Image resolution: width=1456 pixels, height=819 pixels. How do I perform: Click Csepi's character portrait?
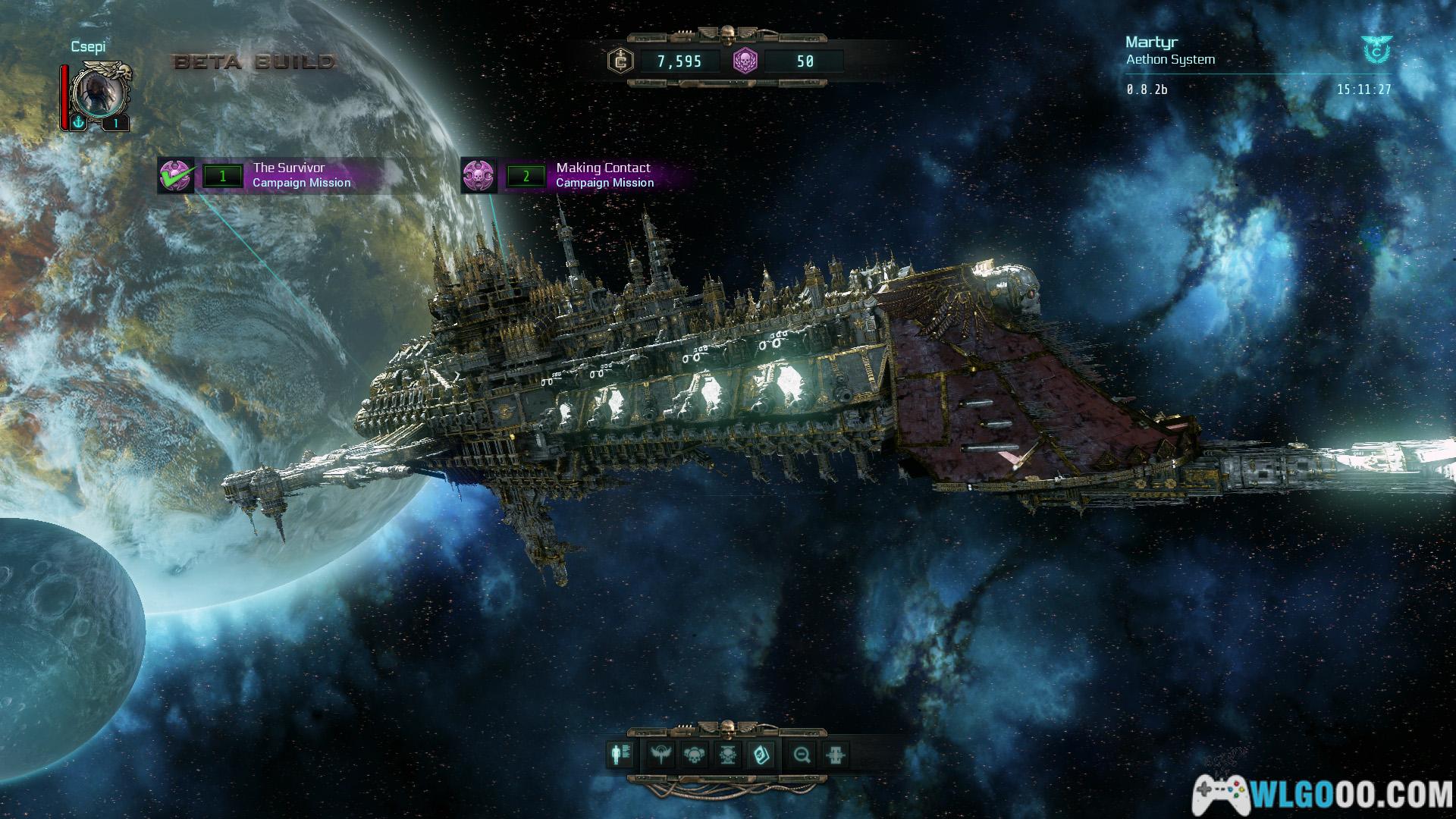(x=99, y=93)
